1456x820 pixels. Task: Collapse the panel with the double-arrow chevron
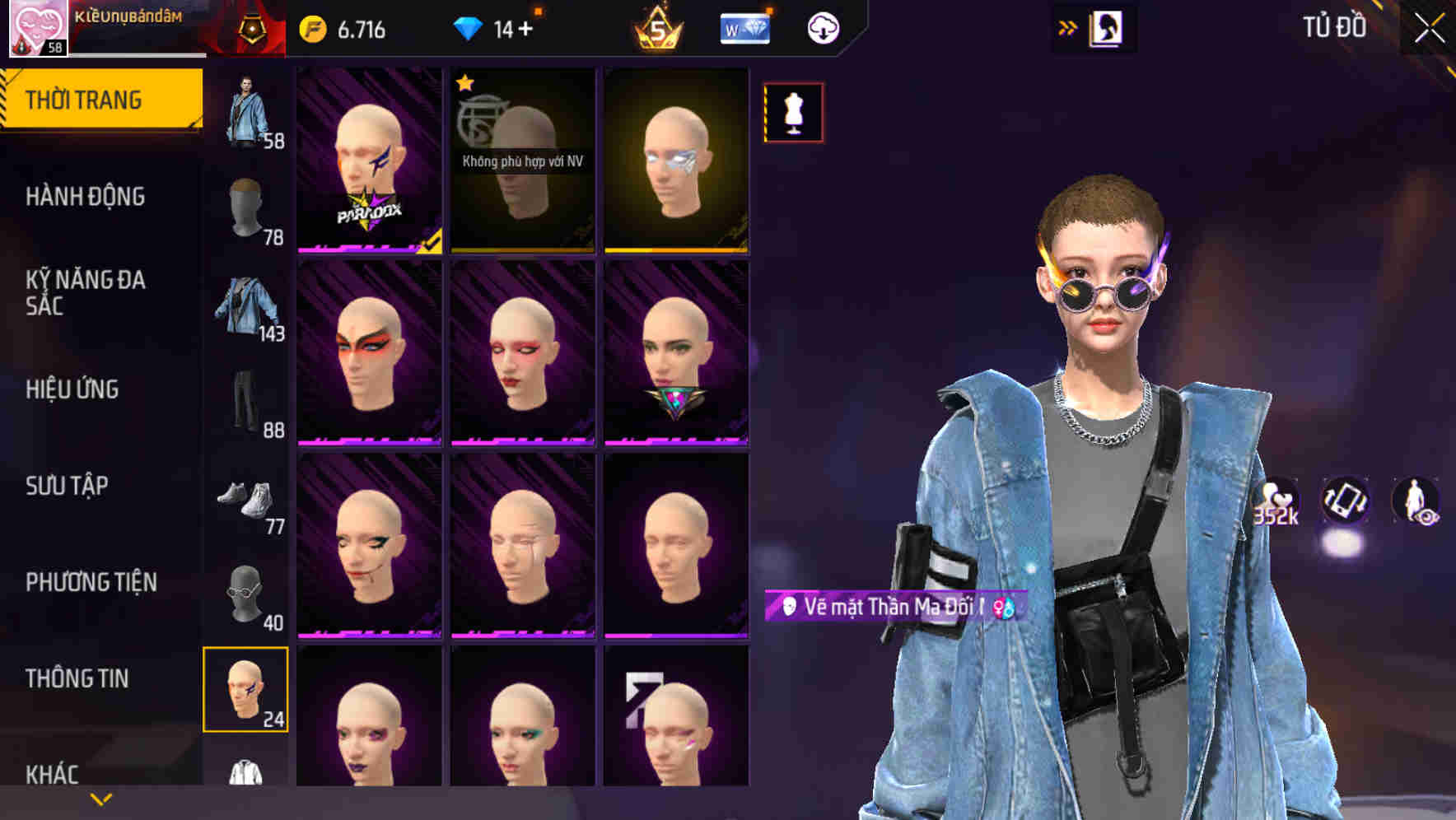[x=1068, y=27]
